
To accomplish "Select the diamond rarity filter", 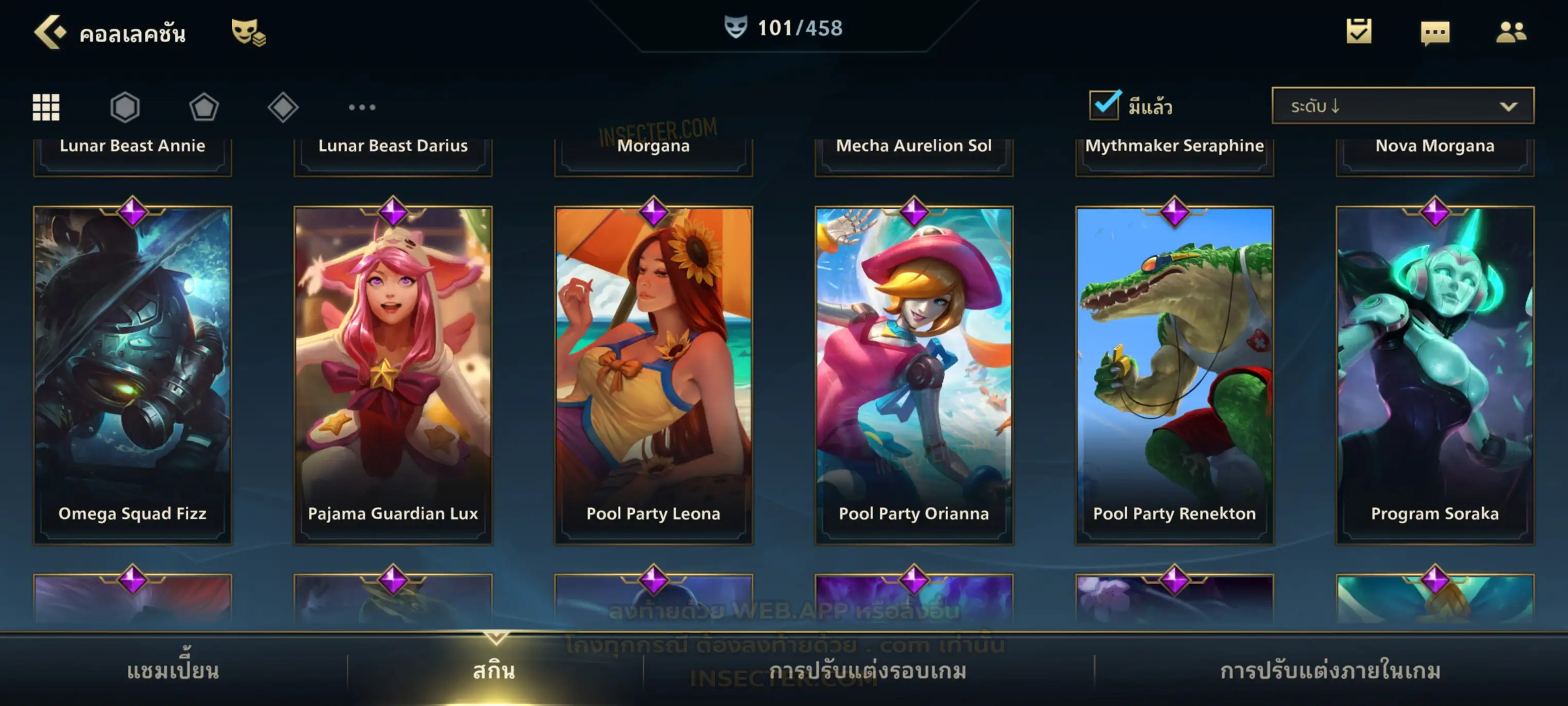I will [283, 107].
